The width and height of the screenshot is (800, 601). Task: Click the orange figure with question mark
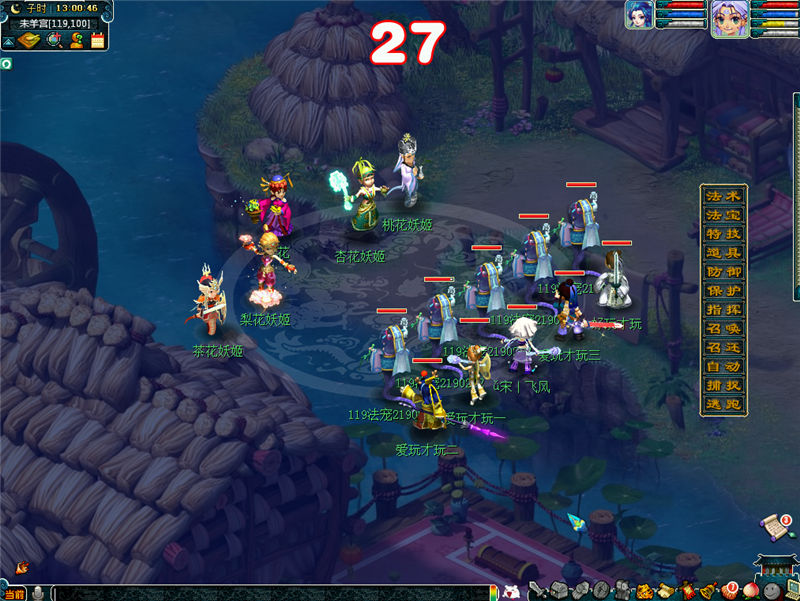coord(77,41)
